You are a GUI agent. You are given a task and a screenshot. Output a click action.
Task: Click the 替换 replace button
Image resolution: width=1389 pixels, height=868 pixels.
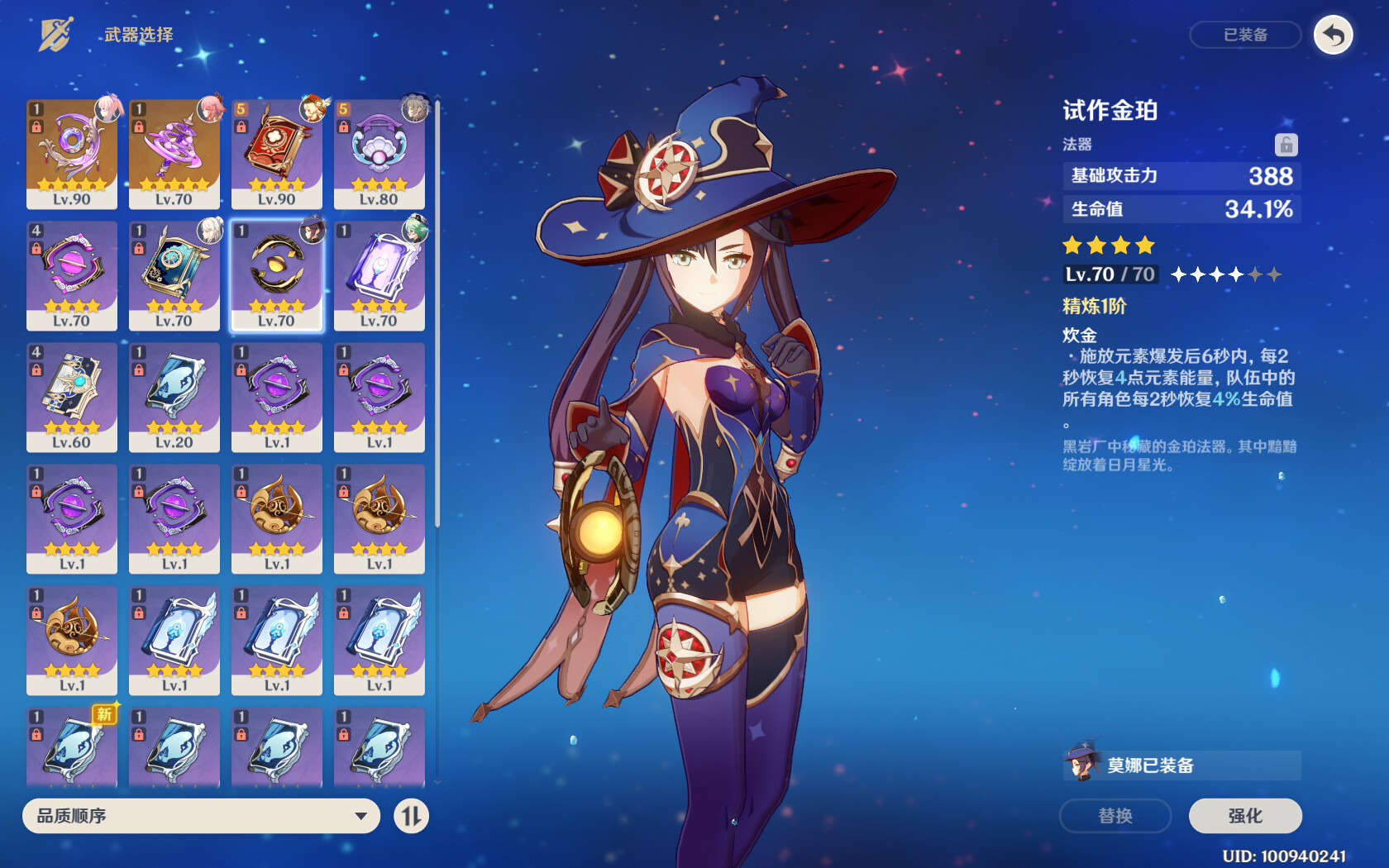(1115, 816)
